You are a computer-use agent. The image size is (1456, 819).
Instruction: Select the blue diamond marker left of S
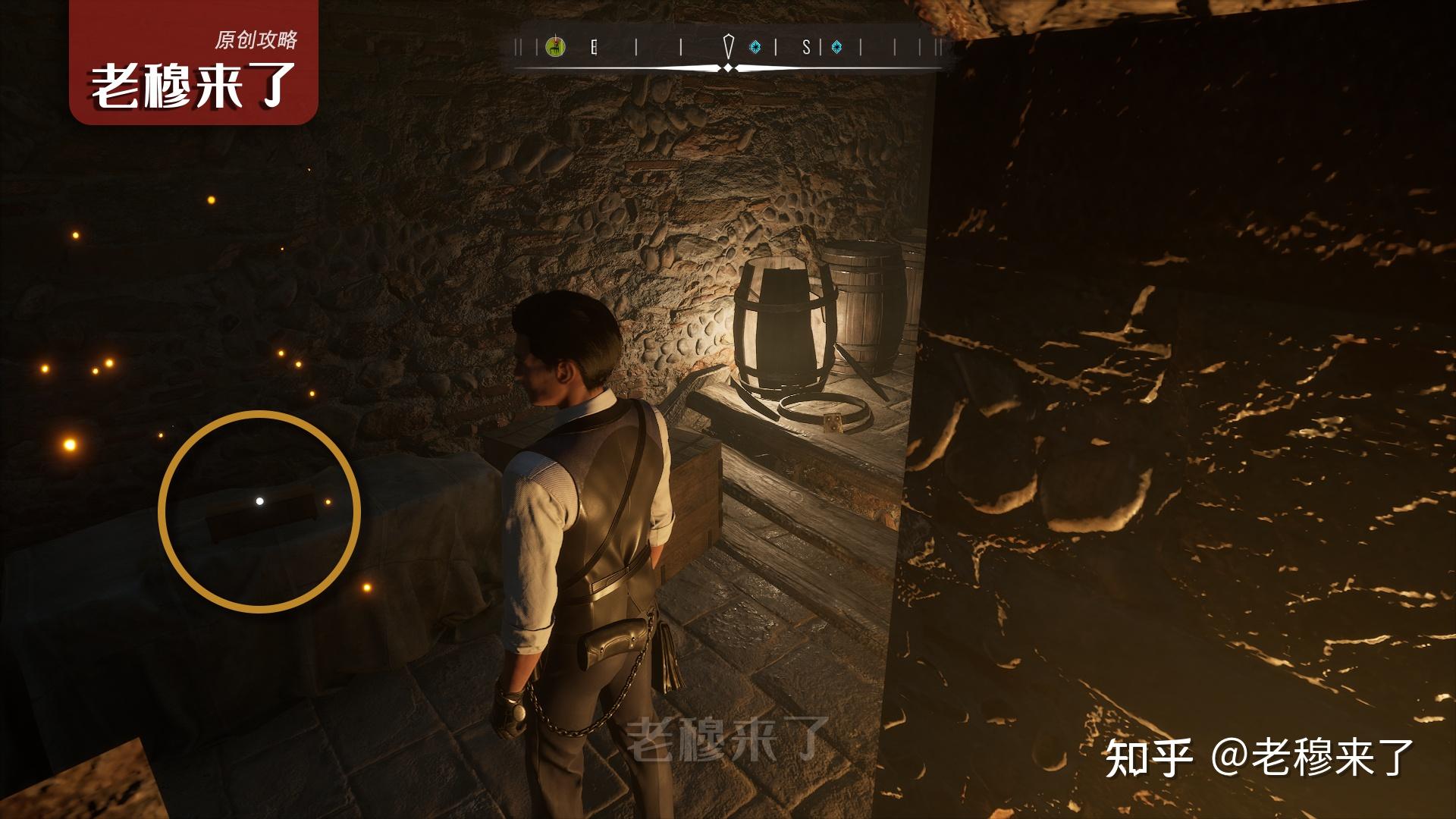755,48
